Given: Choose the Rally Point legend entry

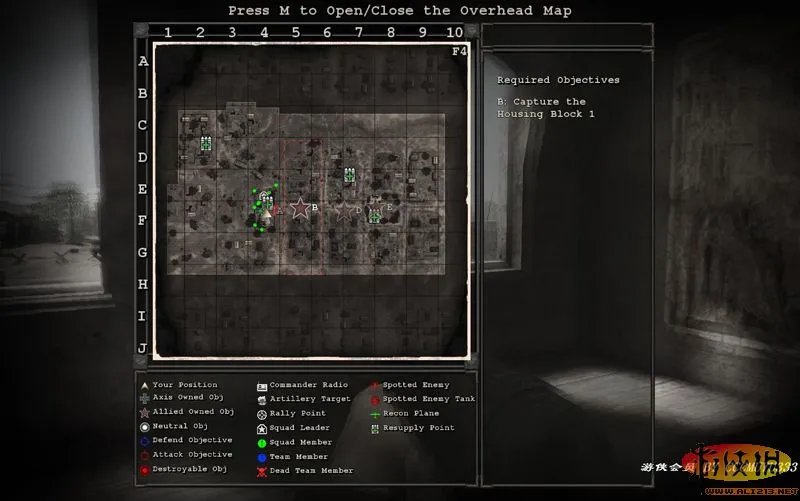Looking at the screenshot, I should [297, 413].
